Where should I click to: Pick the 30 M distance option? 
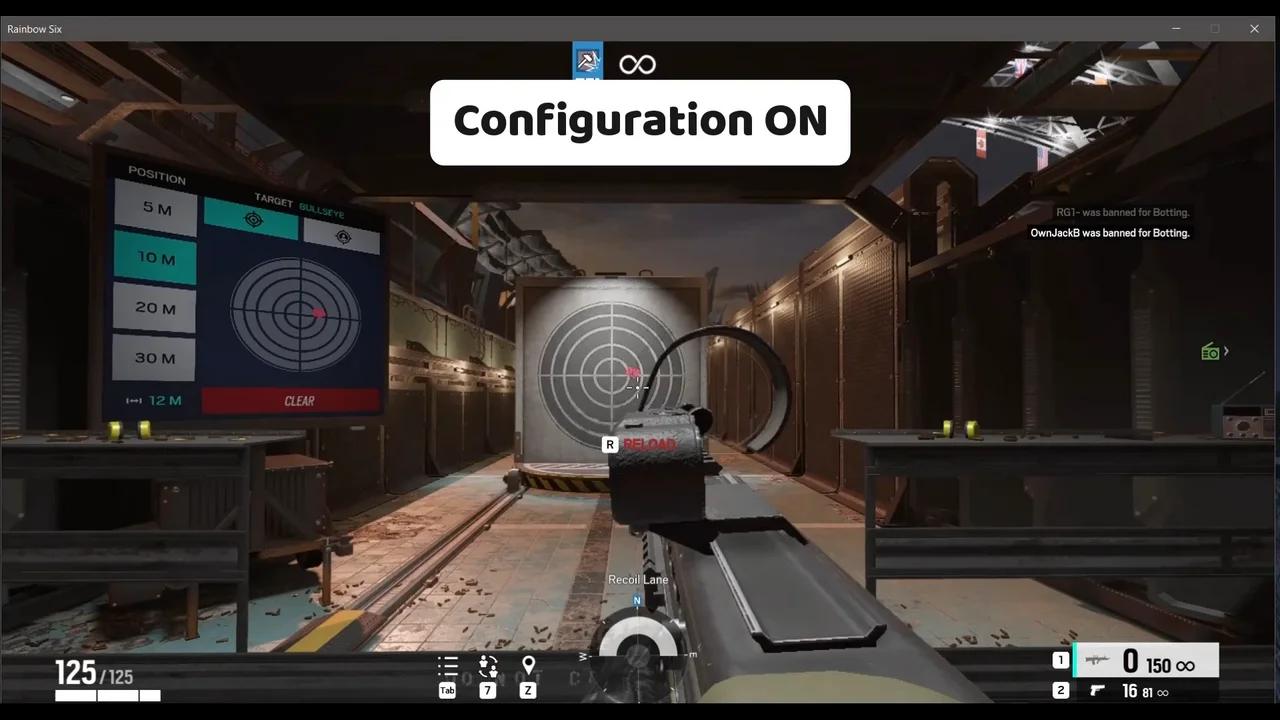[x=154, y=357]
